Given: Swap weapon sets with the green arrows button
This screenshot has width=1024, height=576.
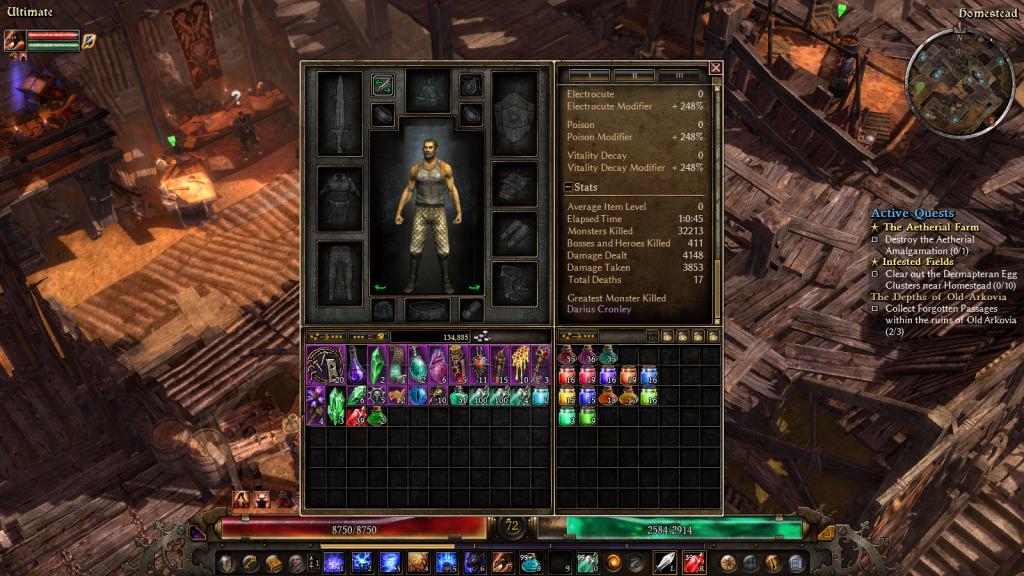Looking at the screenshot, I should click(382, 85).
